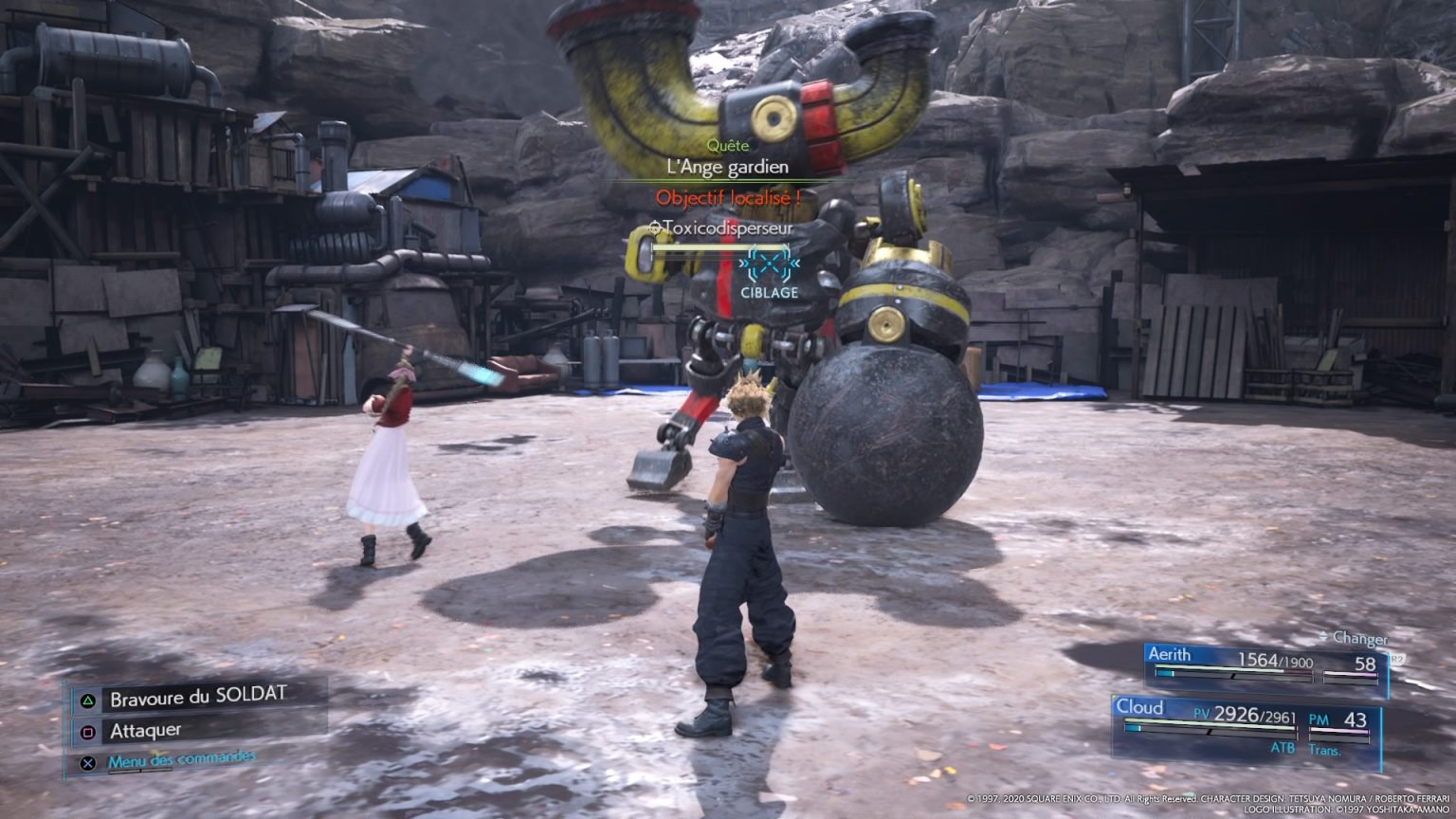The height and width of the screenshot is (819, 1456).
Task: Click the Square button icon next to Attaquer
Action: click(x=86, y=730)
